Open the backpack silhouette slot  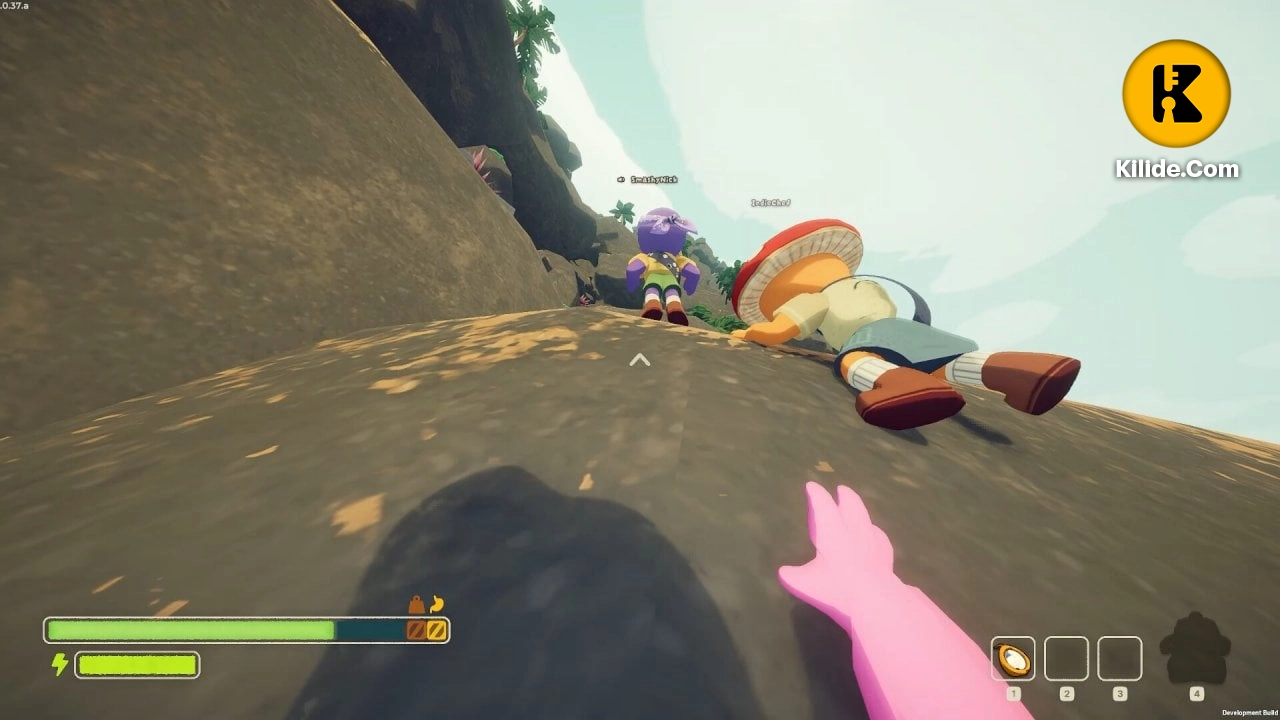point(1196,650)
